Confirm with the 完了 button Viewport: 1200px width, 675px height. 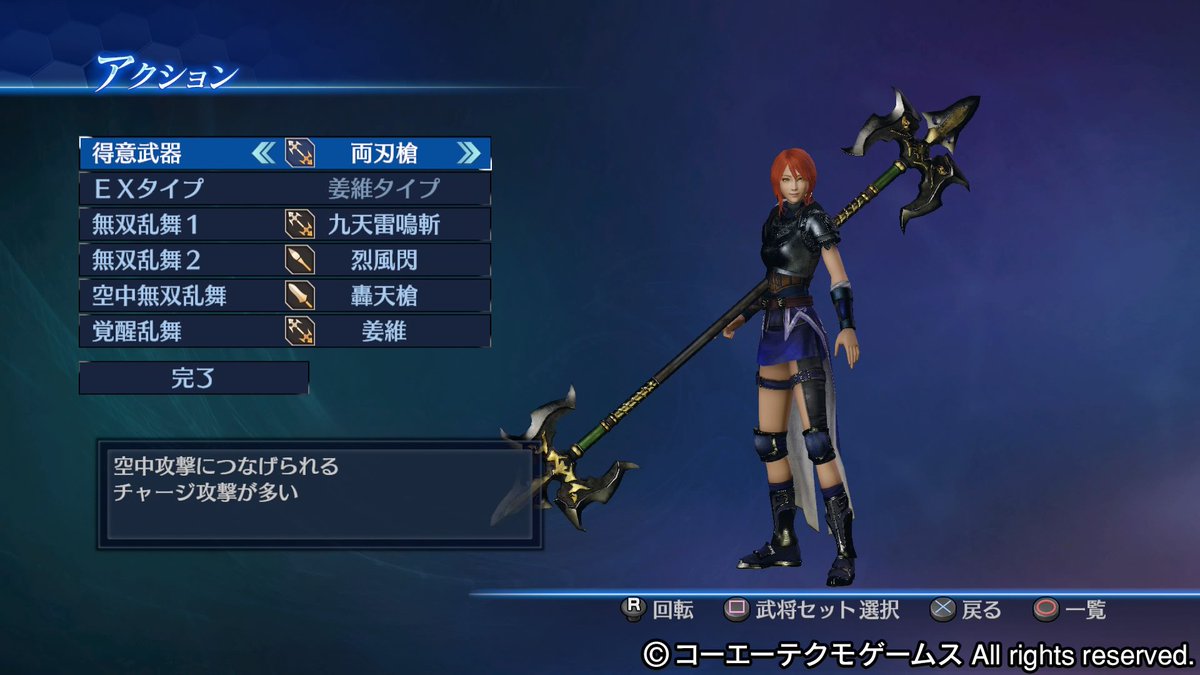(x=194, y=378)
